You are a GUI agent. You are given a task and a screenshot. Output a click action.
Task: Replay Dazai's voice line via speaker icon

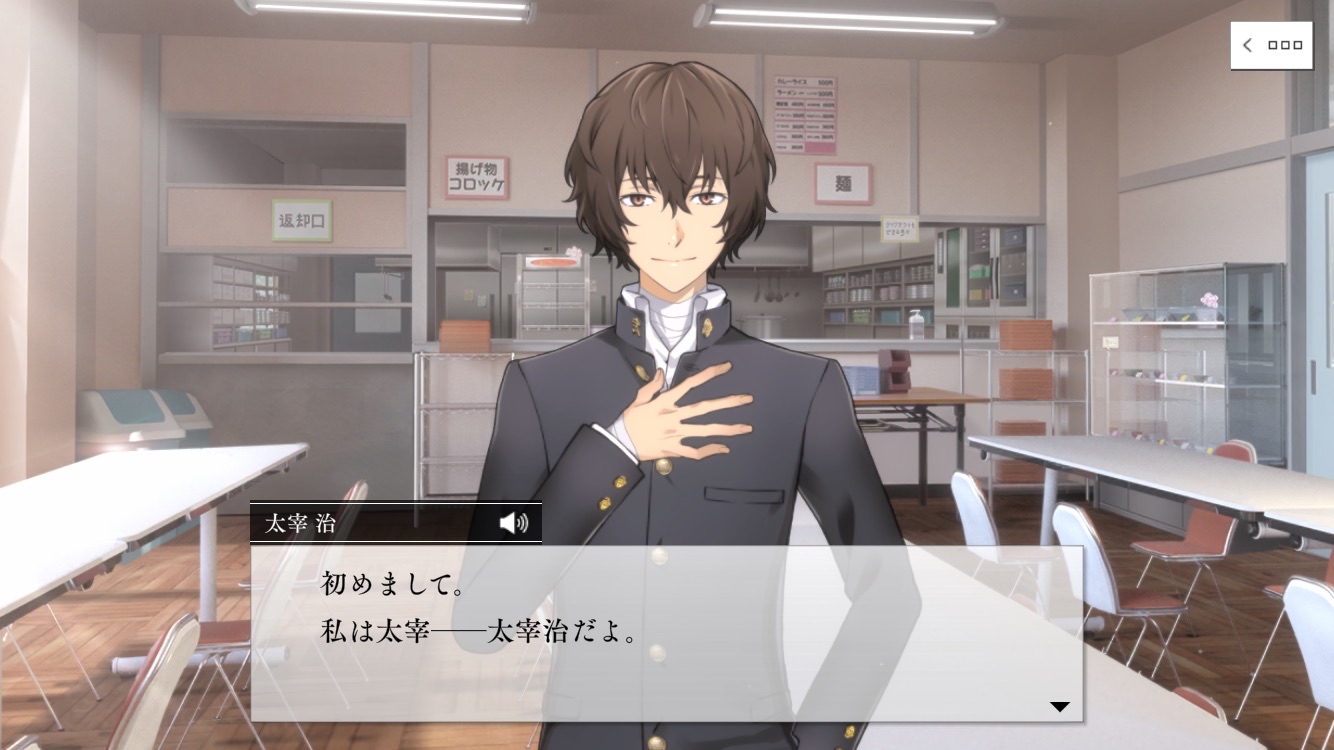(513, 522)
